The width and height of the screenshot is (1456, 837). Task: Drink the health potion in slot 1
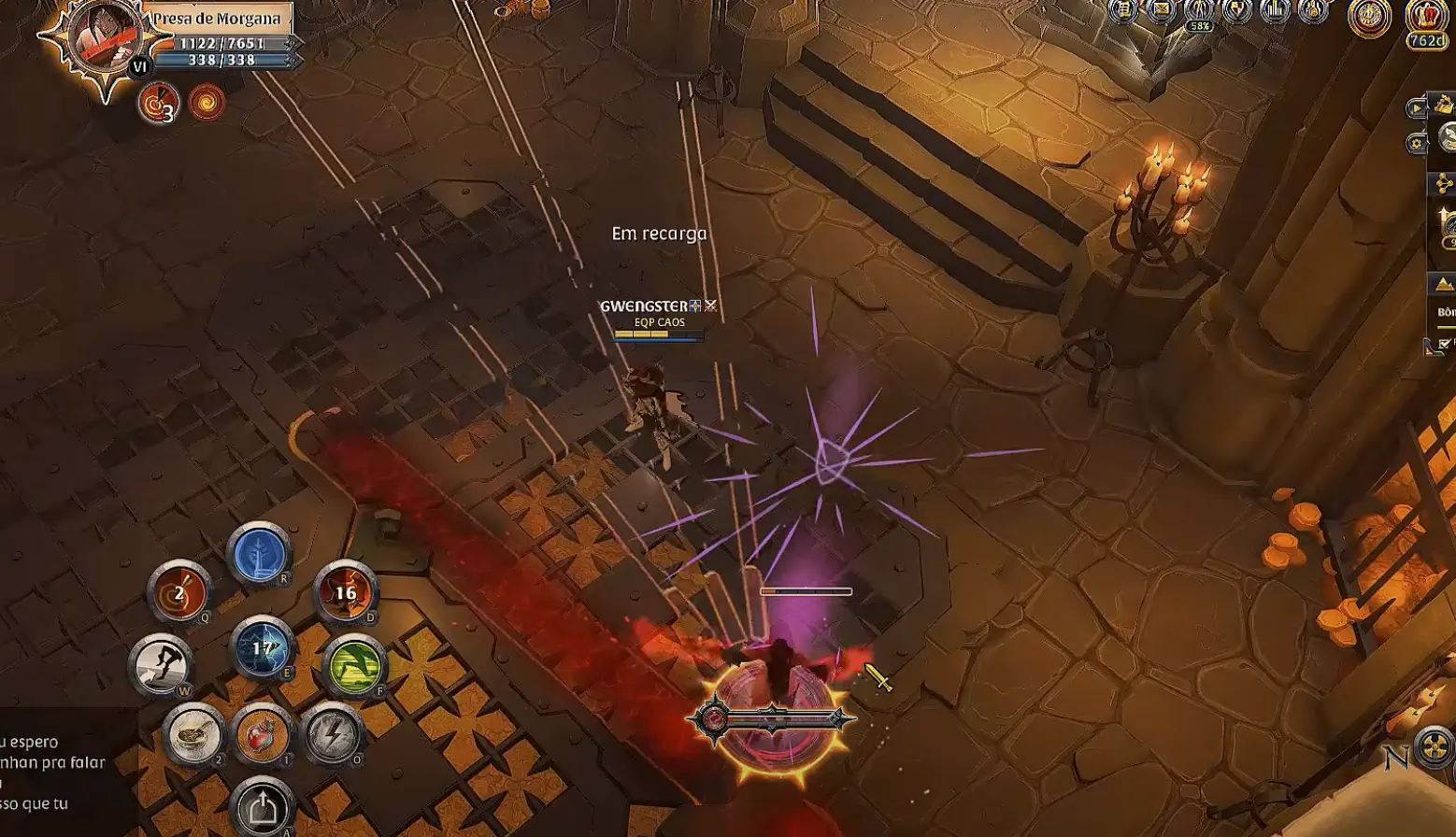click(262, 733)
